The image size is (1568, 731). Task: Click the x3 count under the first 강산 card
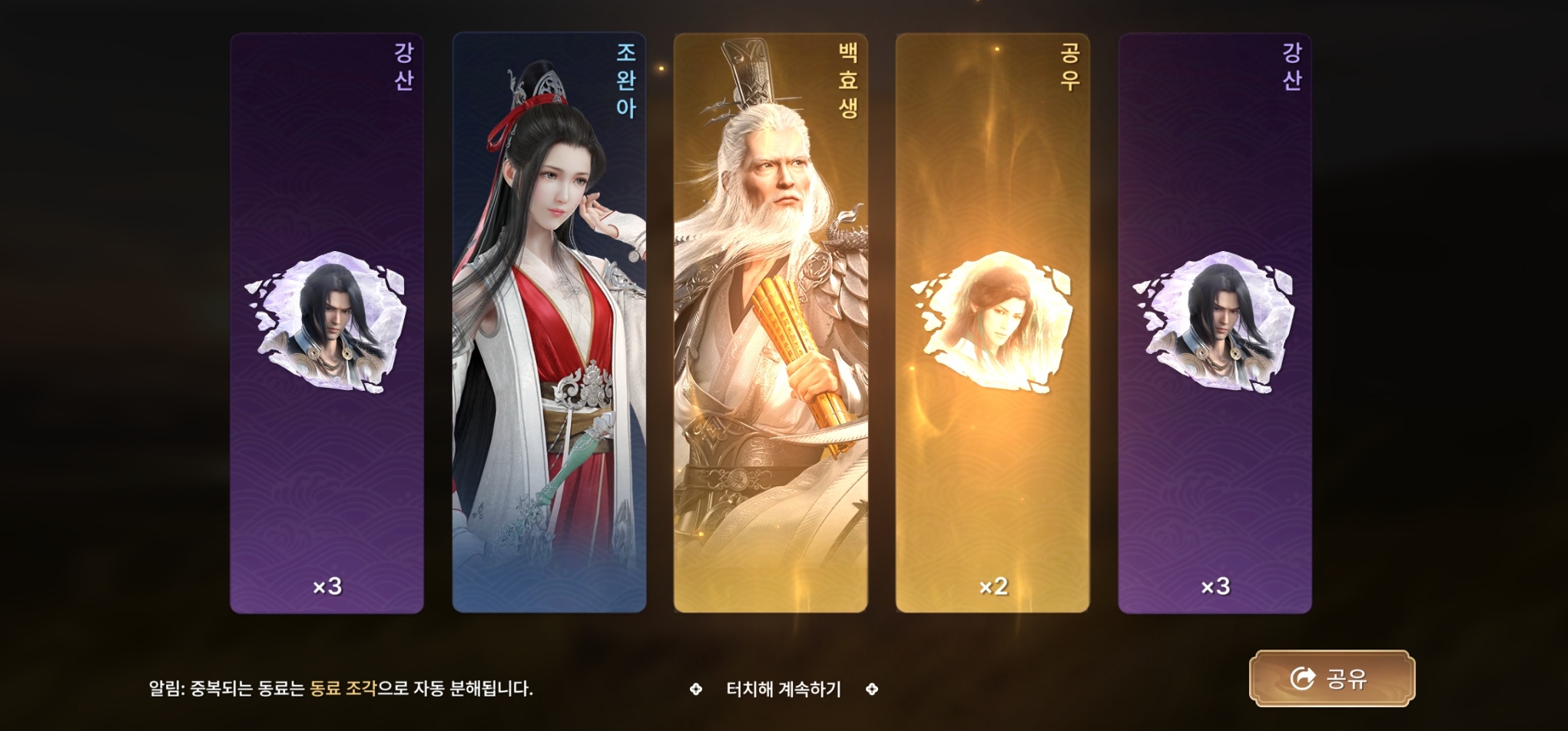(328, 584)
